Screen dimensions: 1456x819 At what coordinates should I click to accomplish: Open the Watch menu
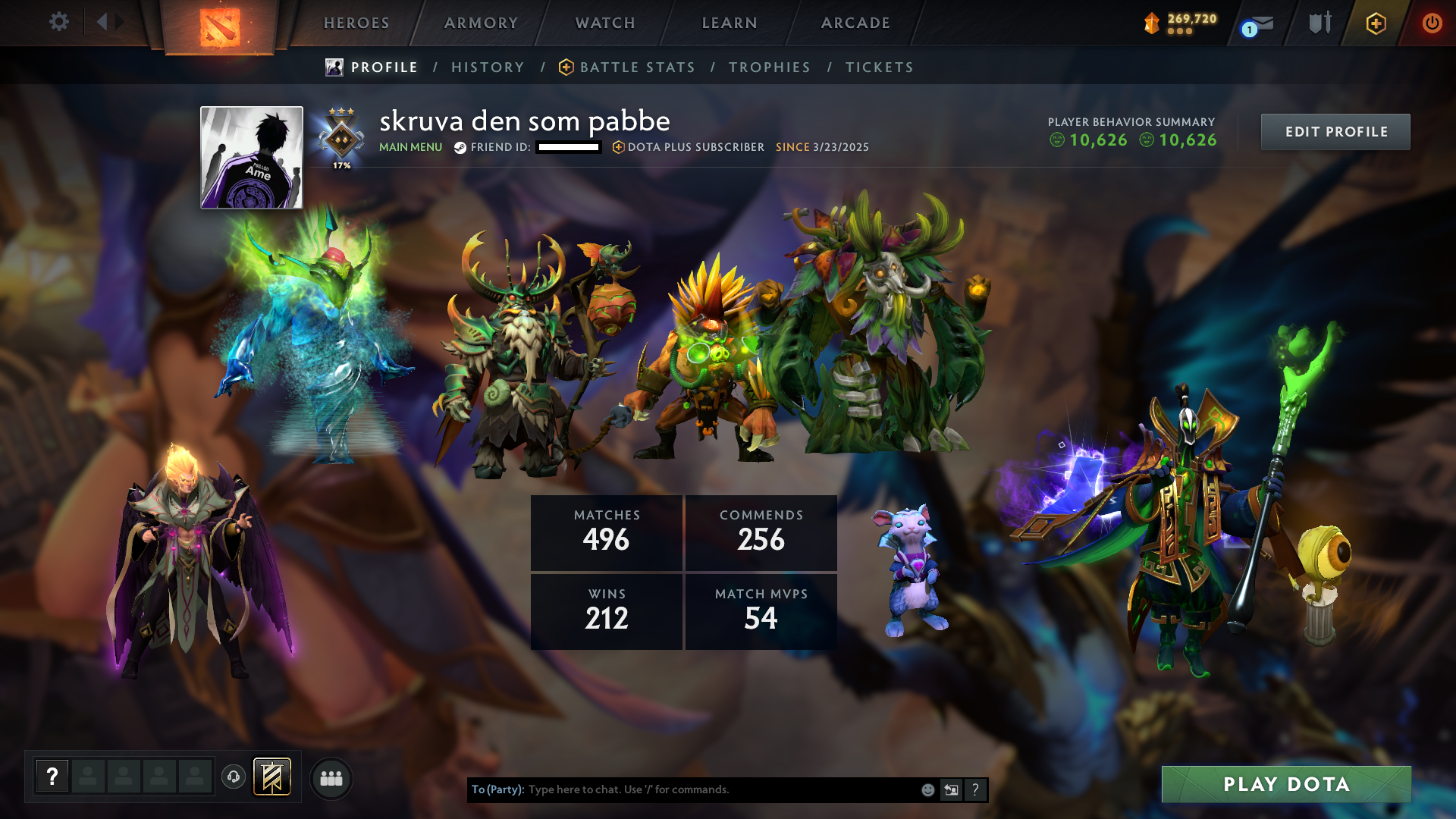pyautogui.click(x=604, y=23)
